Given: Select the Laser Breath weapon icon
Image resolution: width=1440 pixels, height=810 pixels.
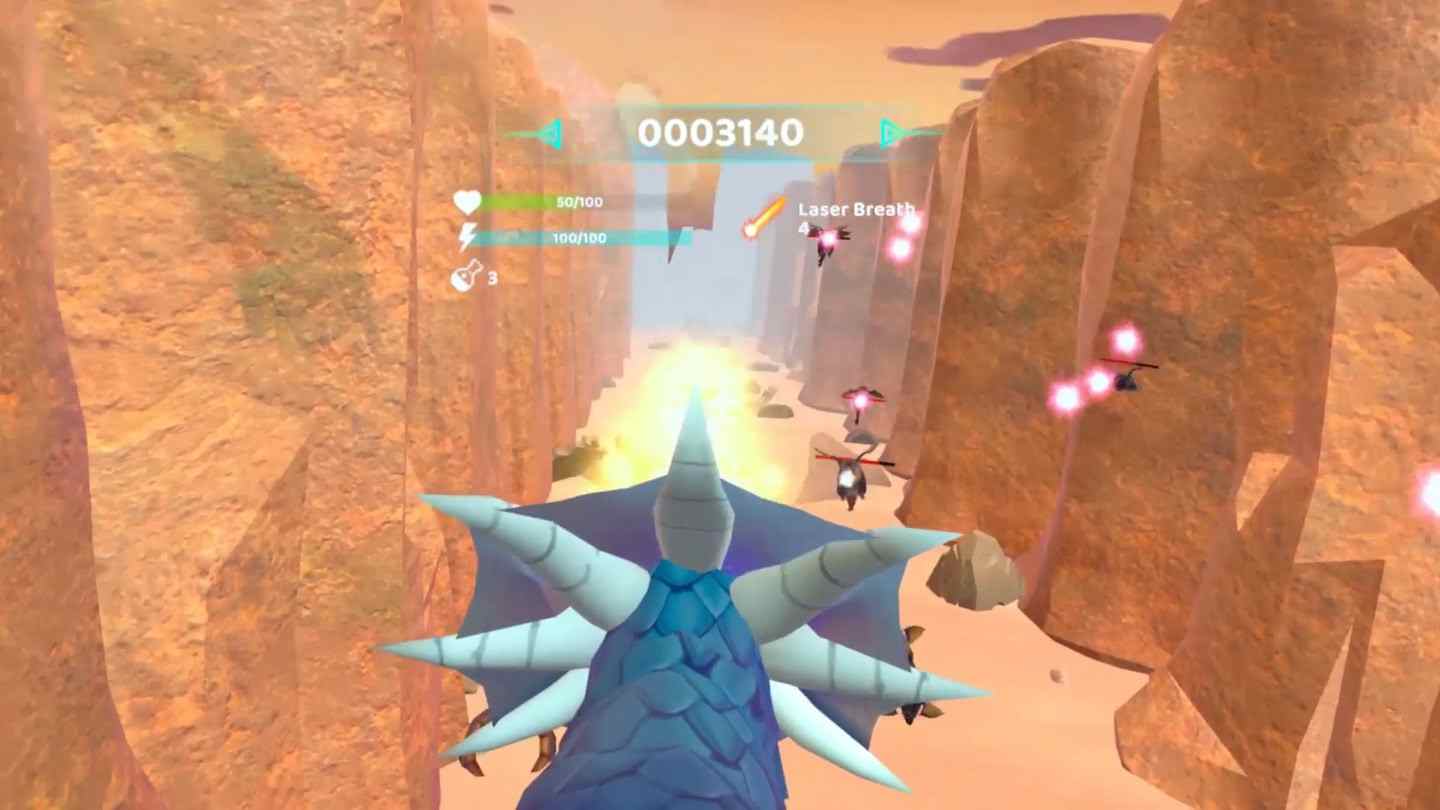Looking at the screenshot, I should [x=765, y=217].
